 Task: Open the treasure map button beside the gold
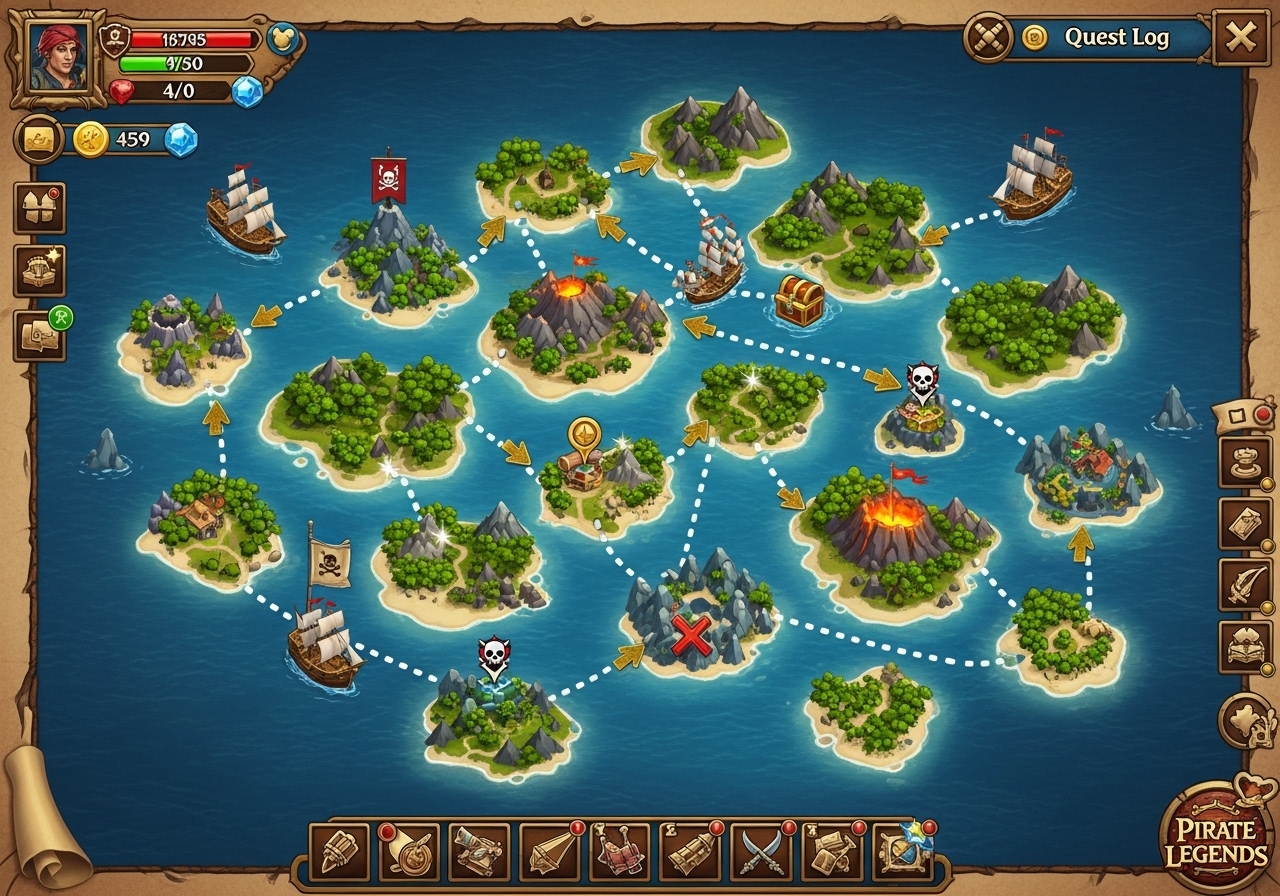point(39,139)
